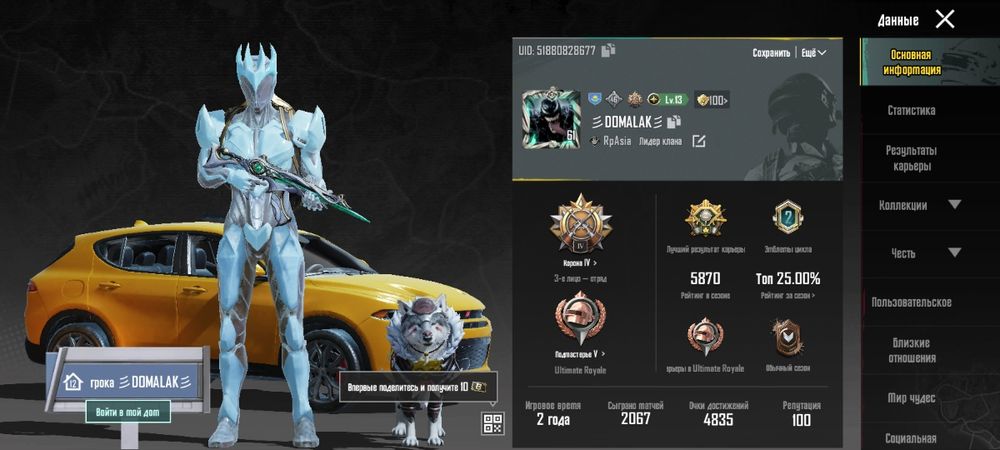
Task: View the Ultimate Royale rank badge
Action: pos(580,325)
